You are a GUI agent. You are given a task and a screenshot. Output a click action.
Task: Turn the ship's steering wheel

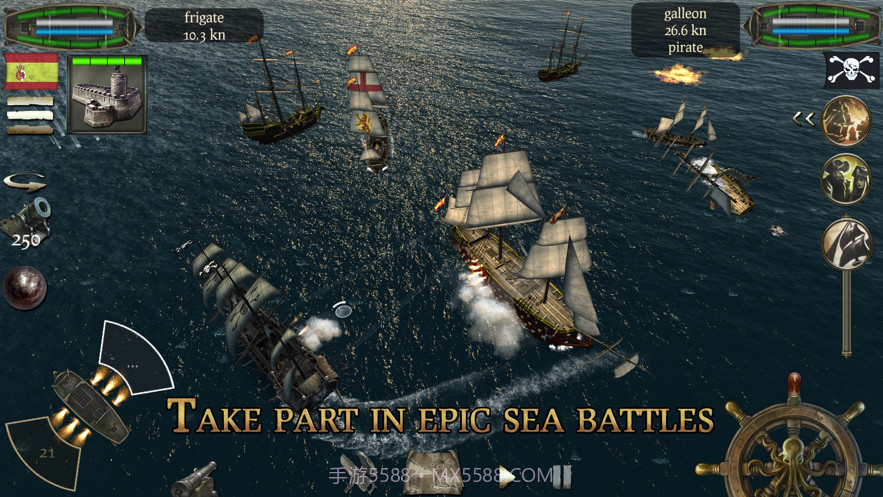pos(794,443)
